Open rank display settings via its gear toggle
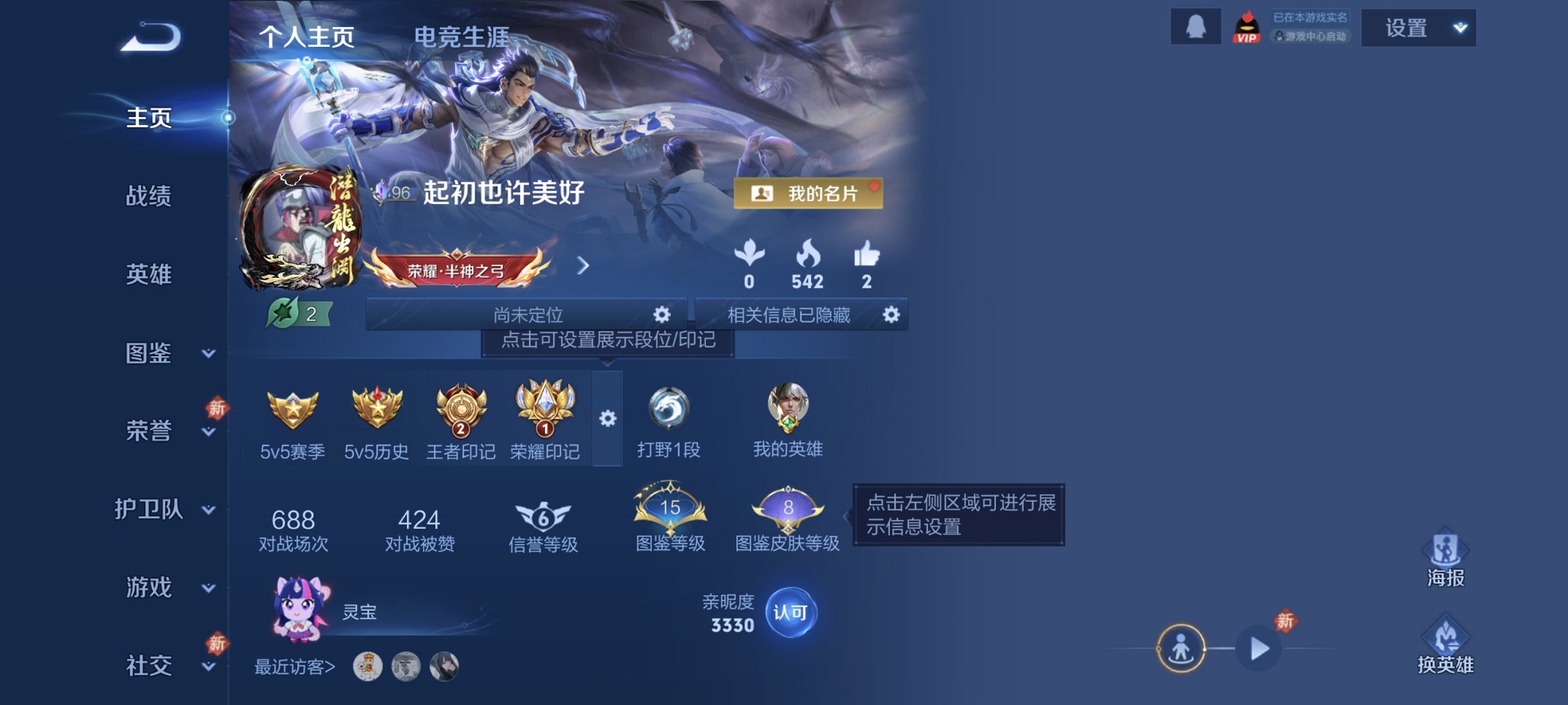Image resolution: width=1568 pixels, height=705 pixels. pyautogui.click(x=661, y=314)
